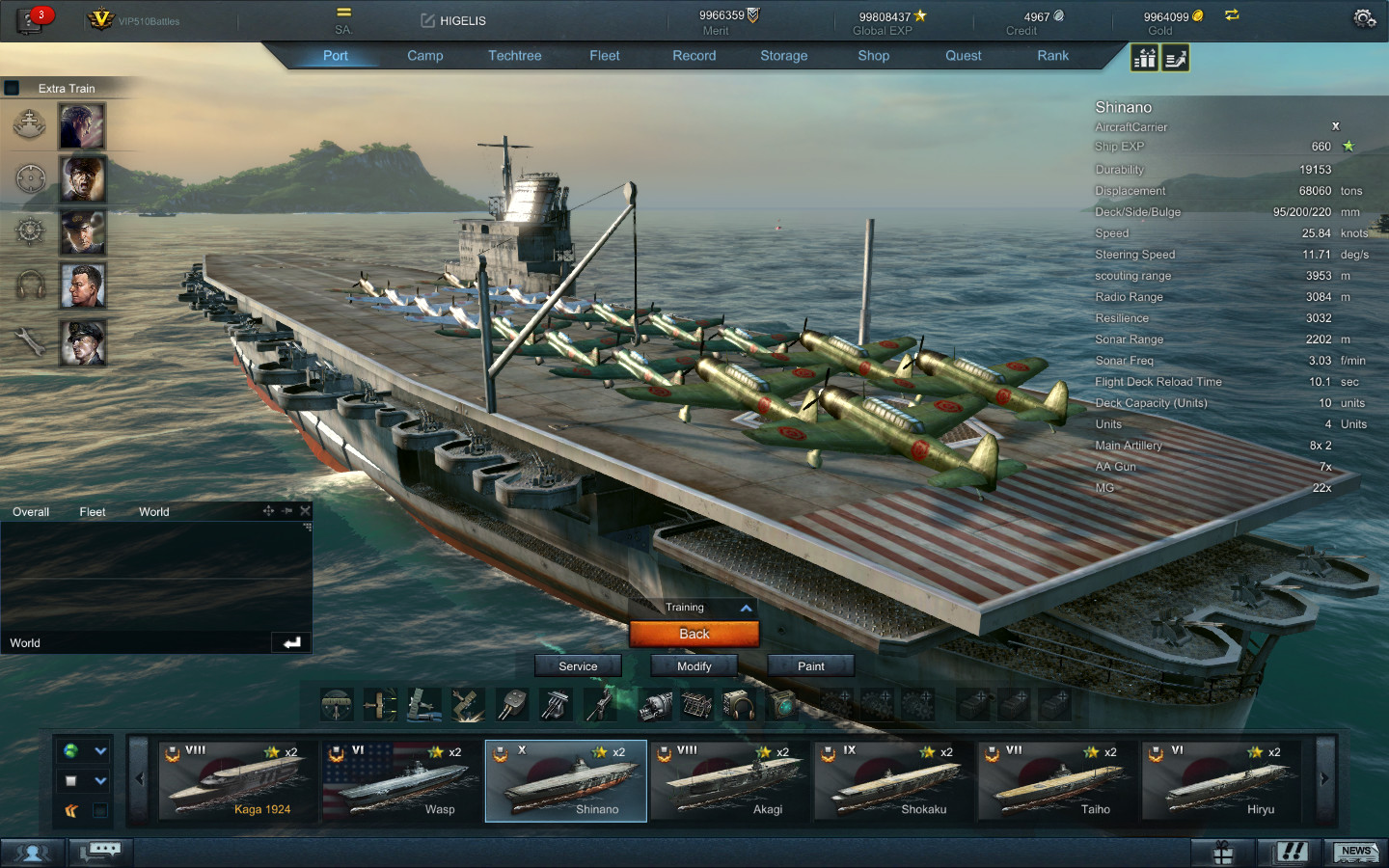This screenshot has height=868, width=1389.
Task: Close the chat window
Action: [x=305, y=510]
